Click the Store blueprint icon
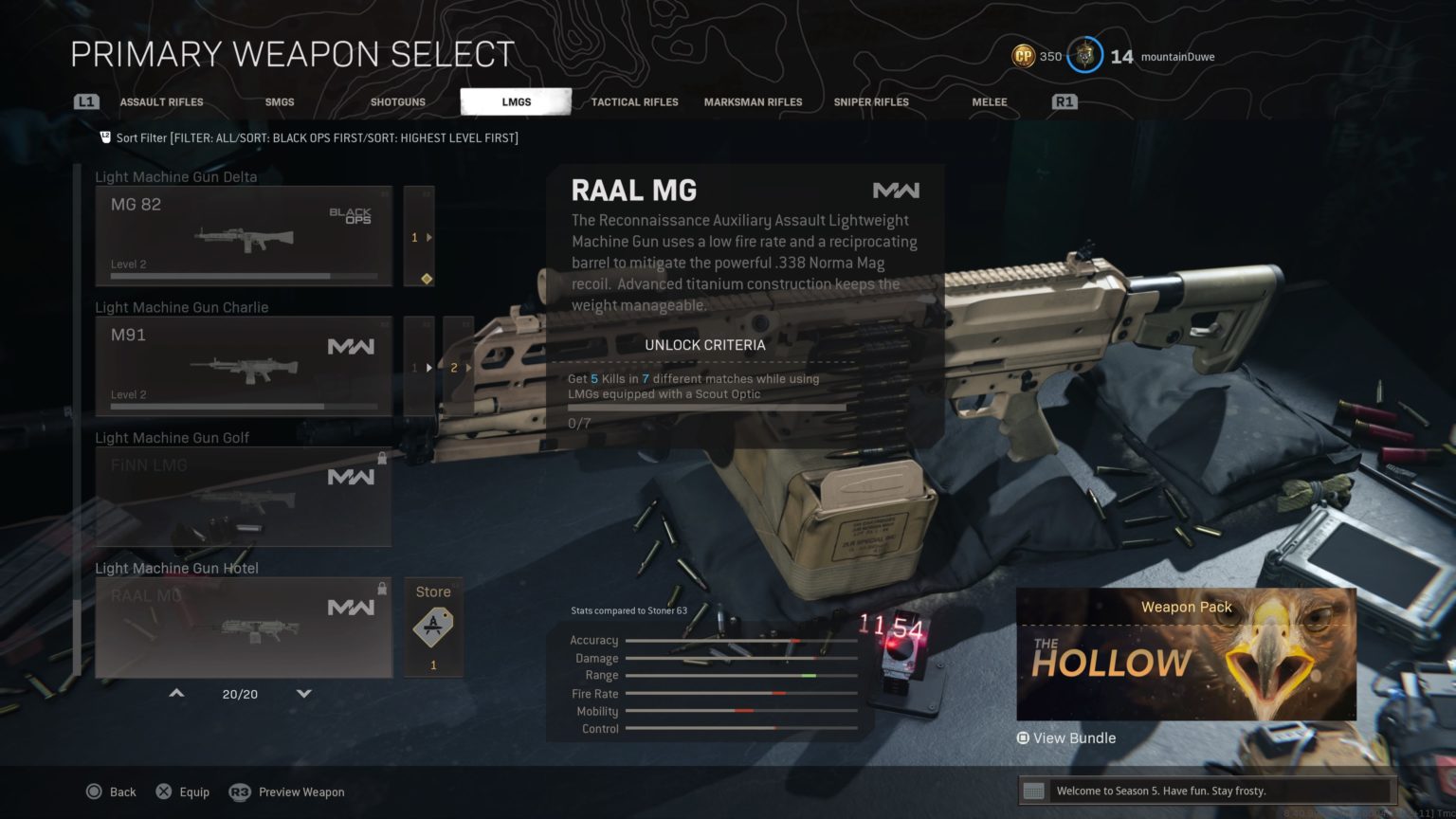Screen dimensions: 1456x819 coord(432,626)
